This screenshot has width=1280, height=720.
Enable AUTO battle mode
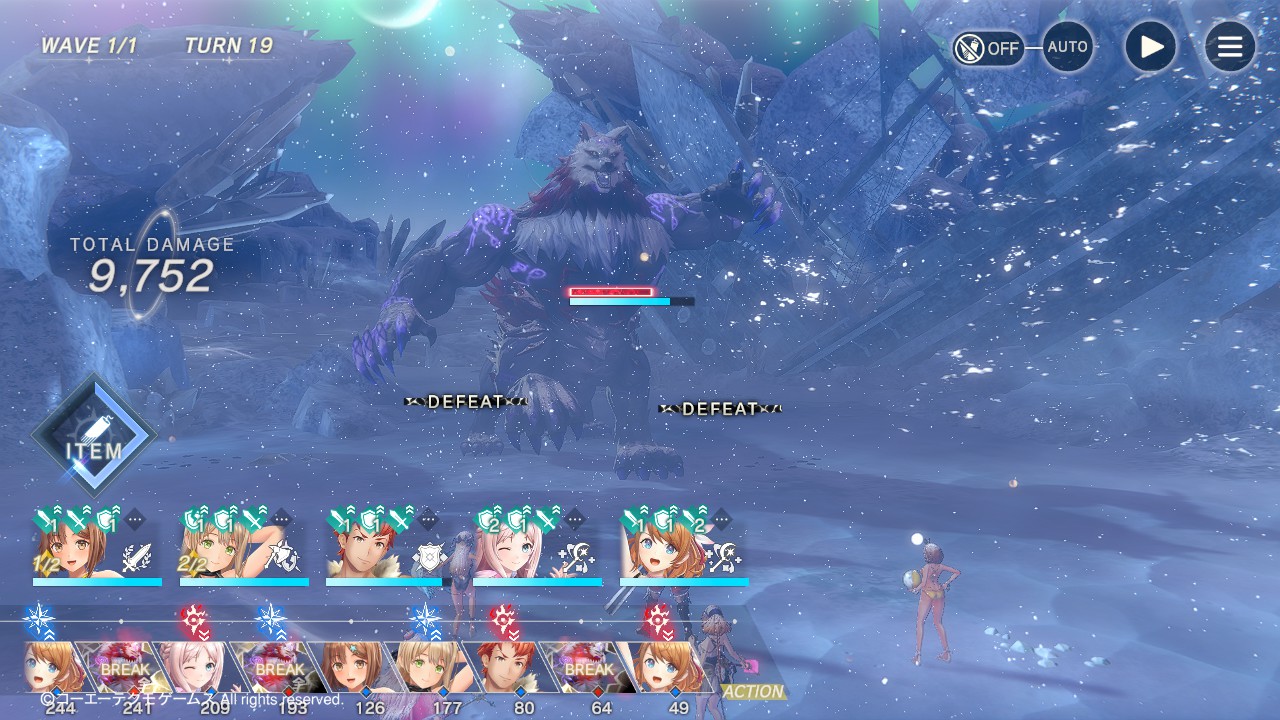click(x=1067, y=47)
